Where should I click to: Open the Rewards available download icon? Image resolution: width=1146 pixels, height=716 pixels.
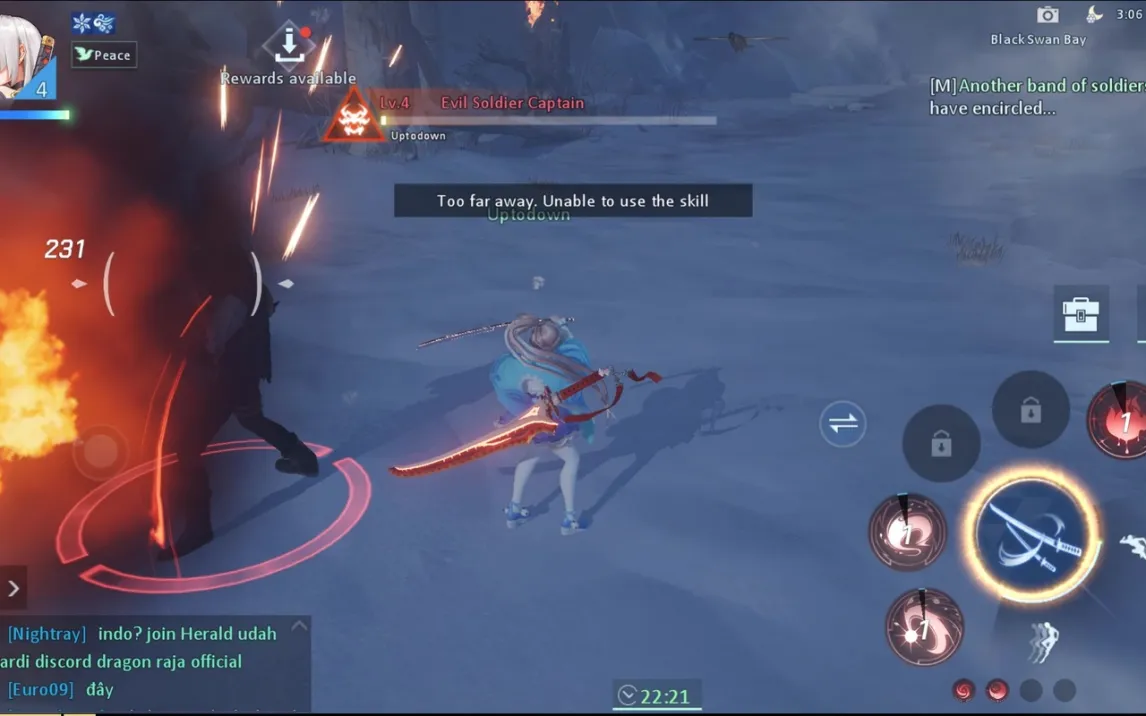click(x=288, y=43)
